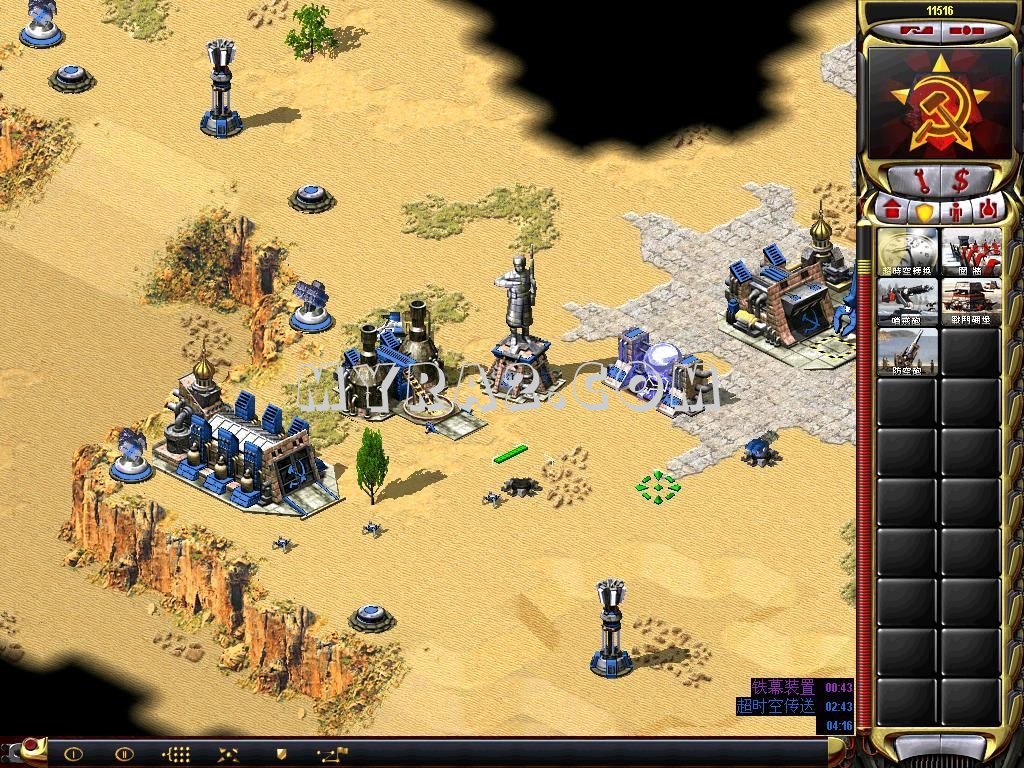Build the anti-air flak cannon (防空炮)

point(908,352)
